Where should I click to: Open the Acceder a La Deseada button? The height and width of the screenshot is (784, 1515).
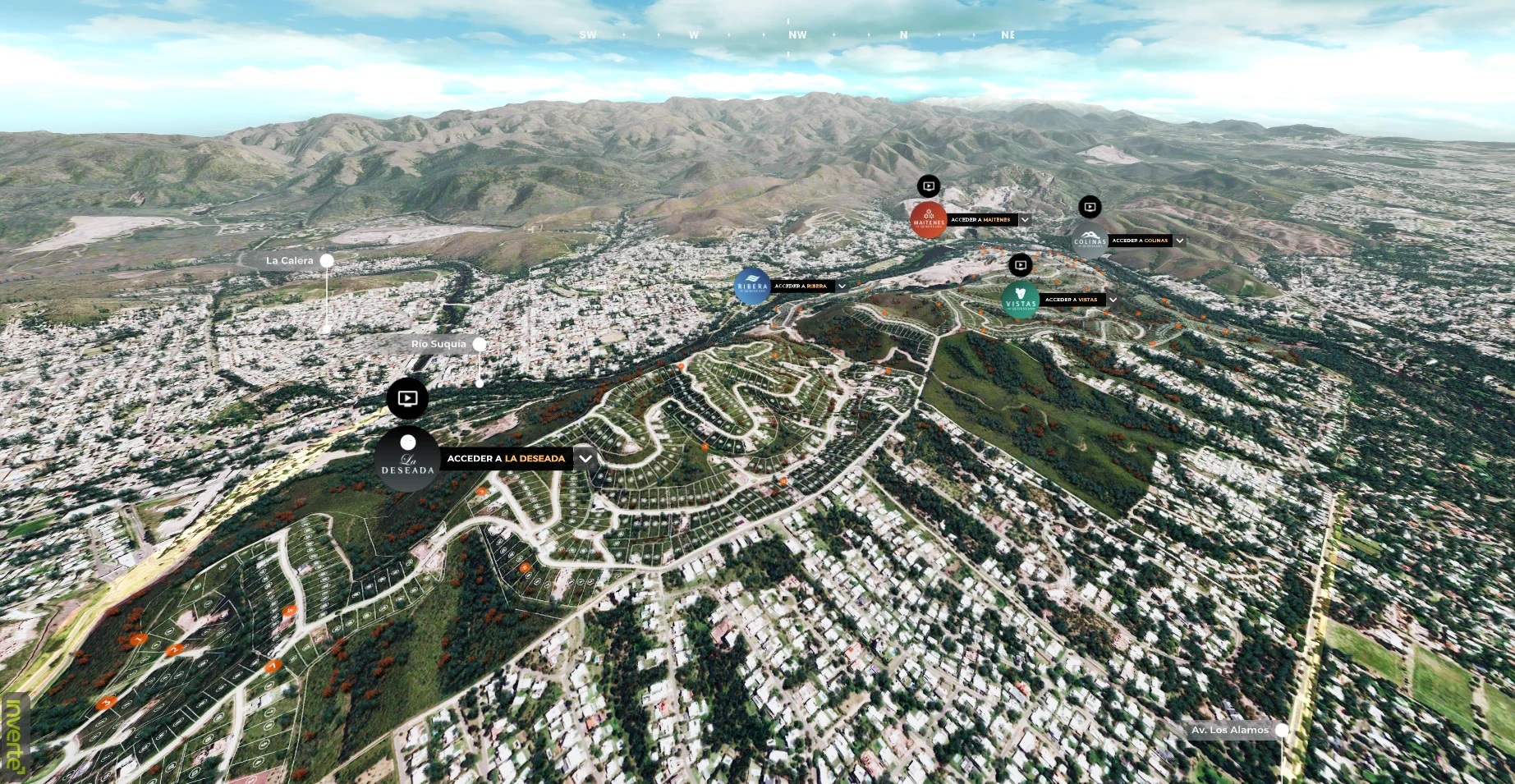506,458
